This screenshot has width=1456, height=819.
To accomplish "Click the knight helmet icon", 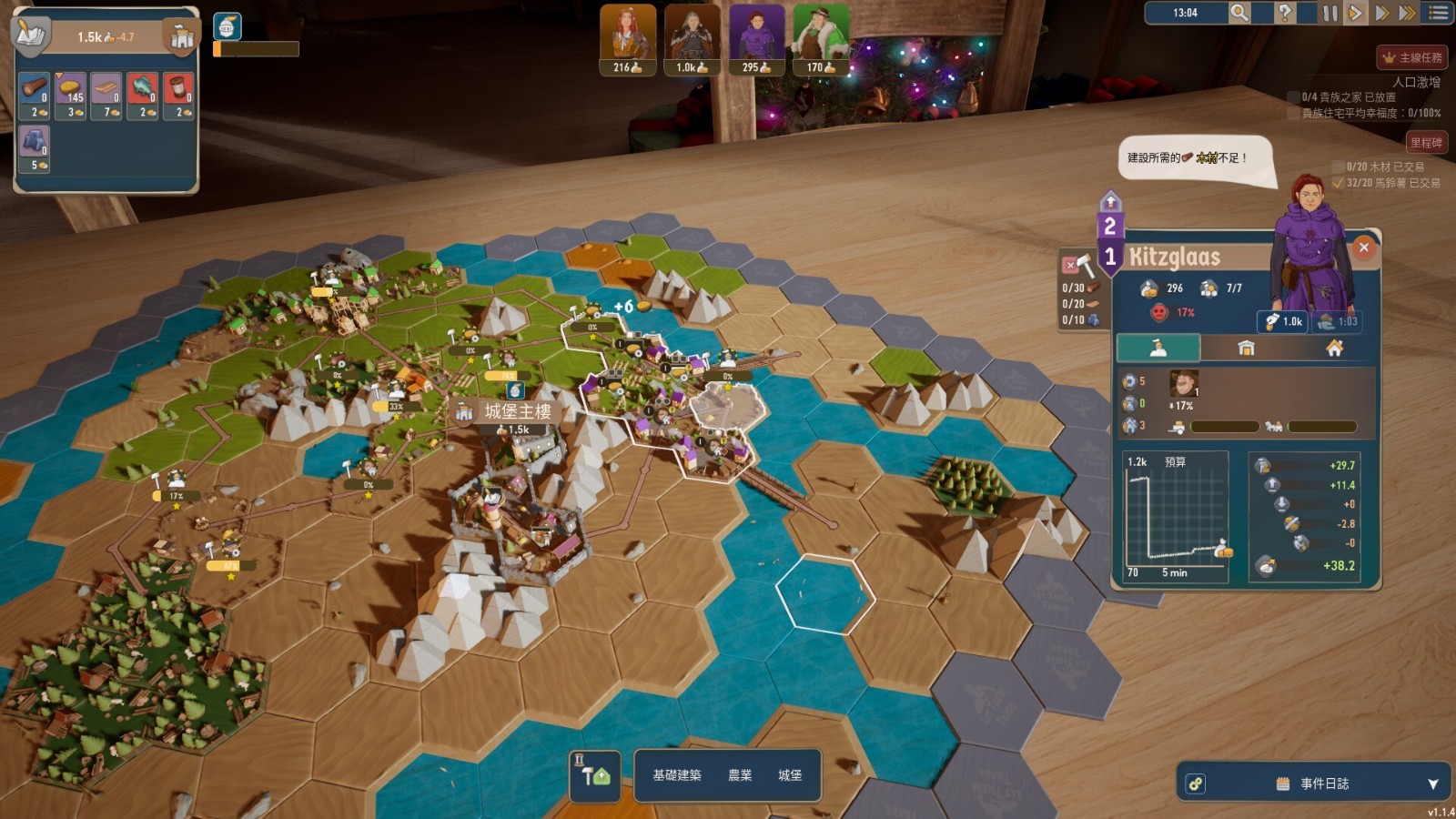I will 227,26.
